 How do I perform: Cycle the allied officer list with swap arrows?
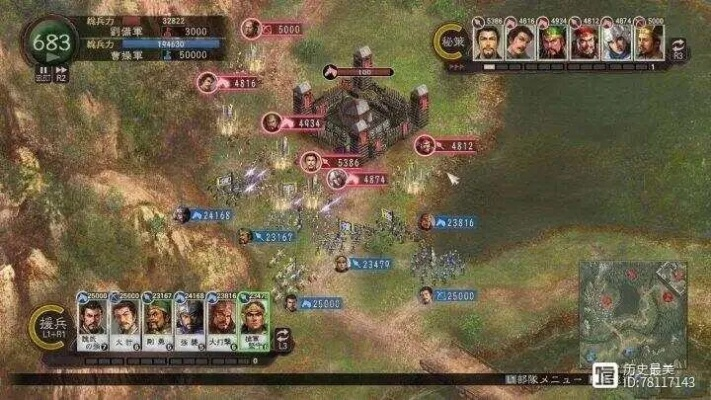[284, 337]
